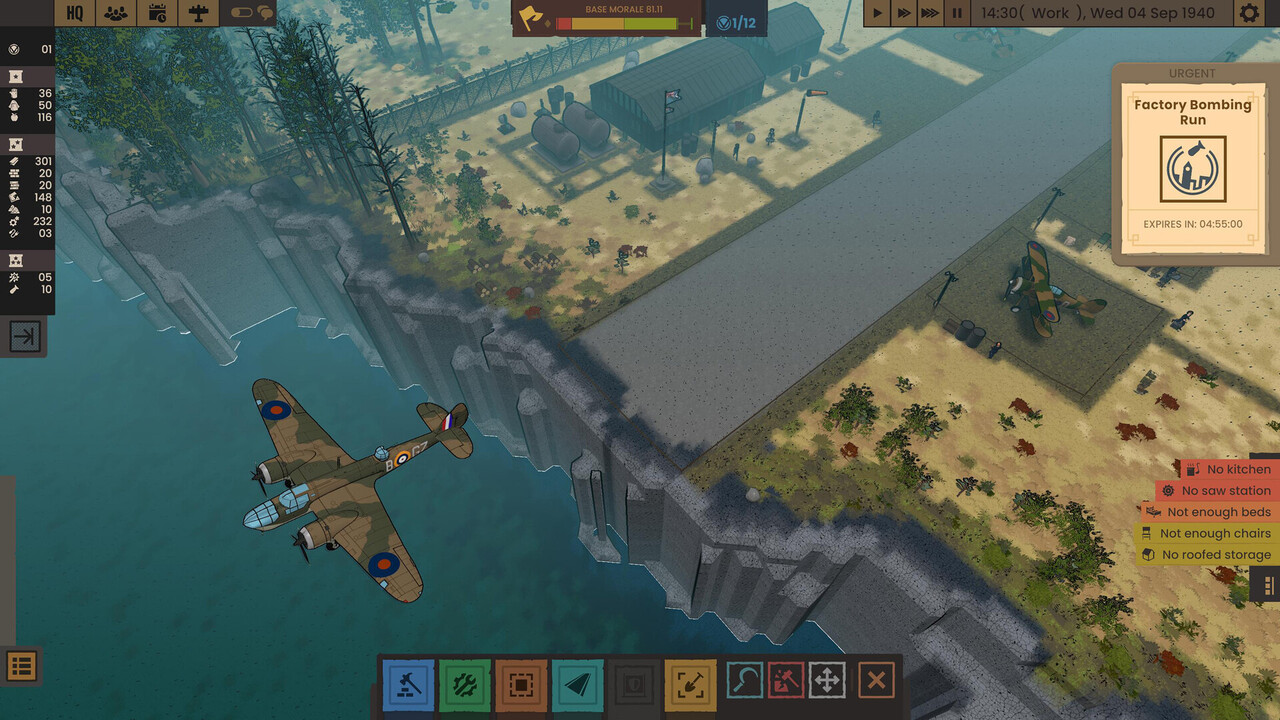Viewport: 1280px width, 720px height.
Task: Set game speed to double fast-forward
Action: tap(904, 13)
